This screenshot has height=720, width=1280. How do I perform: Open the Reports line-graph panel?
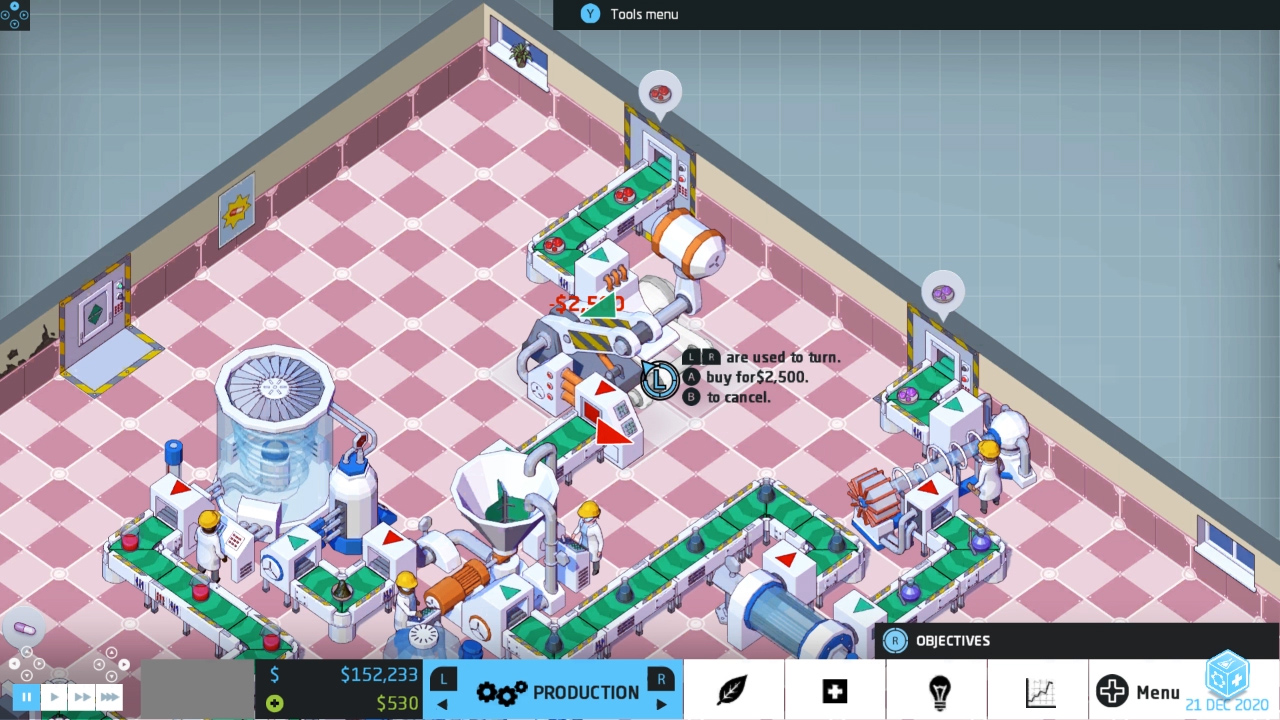1040,690
